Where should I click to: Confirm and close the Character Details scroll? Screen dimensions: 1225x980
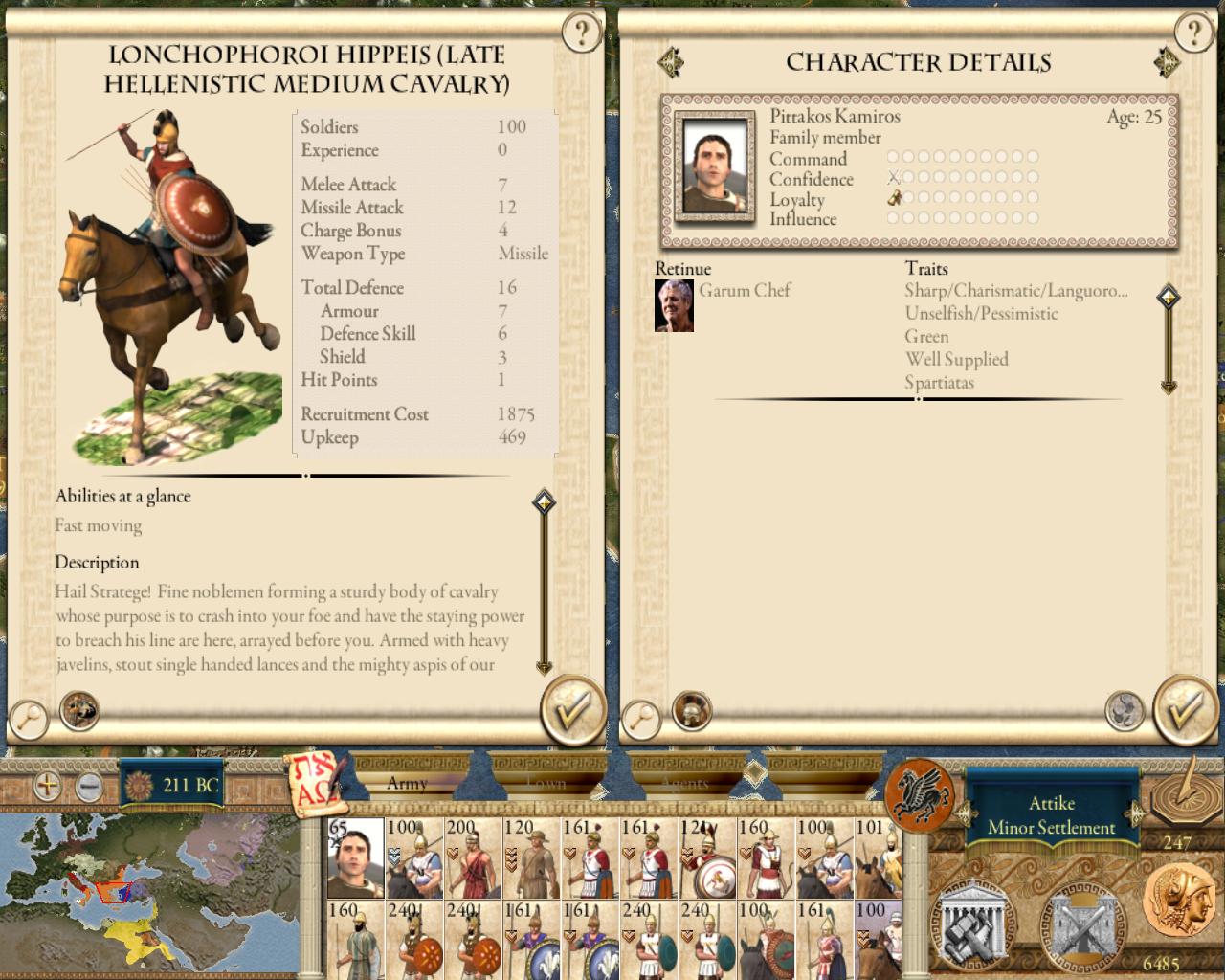1184,710
